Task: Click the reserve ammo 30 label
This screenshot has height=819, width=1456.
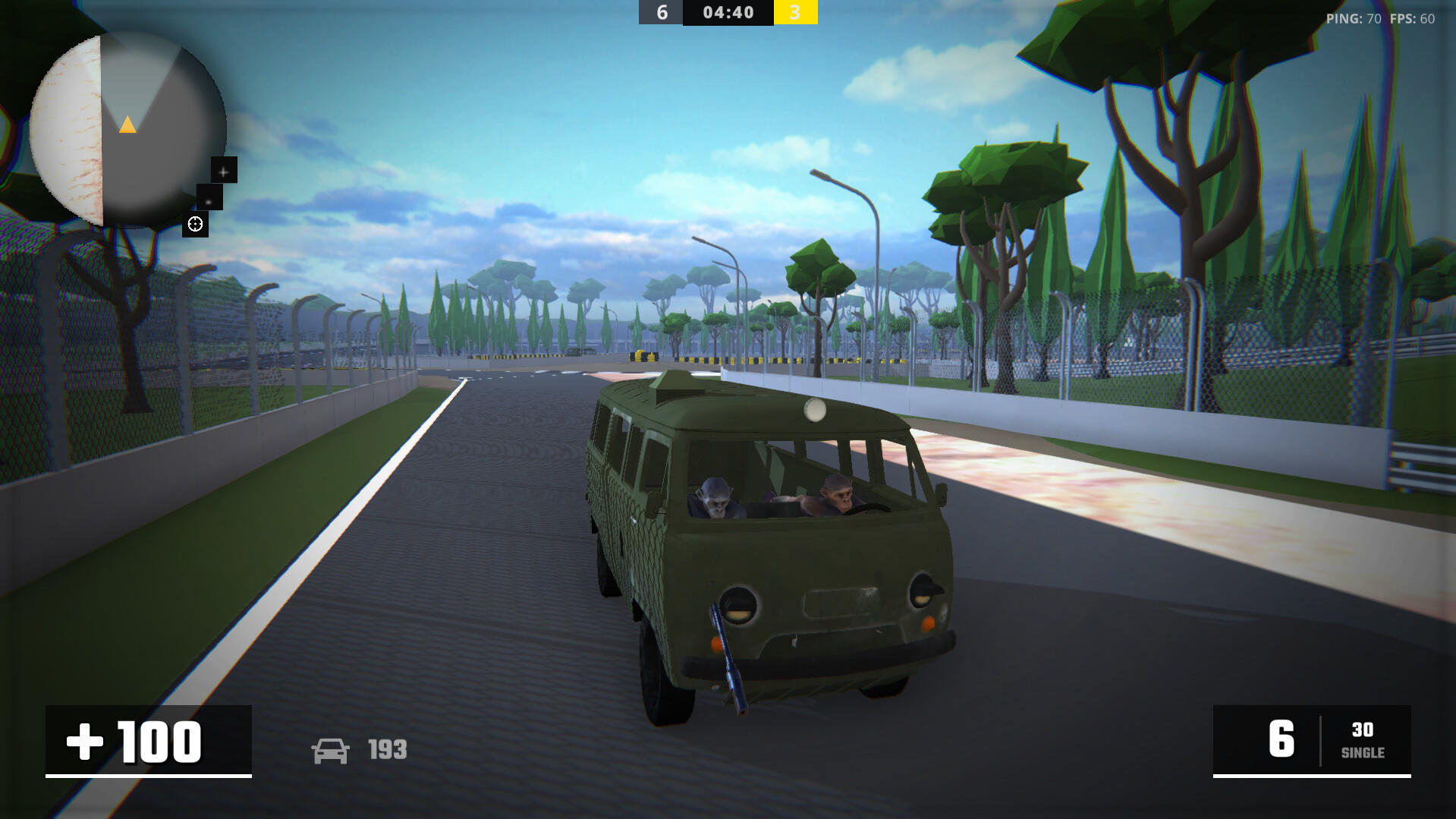Action: click(1363, 730)
